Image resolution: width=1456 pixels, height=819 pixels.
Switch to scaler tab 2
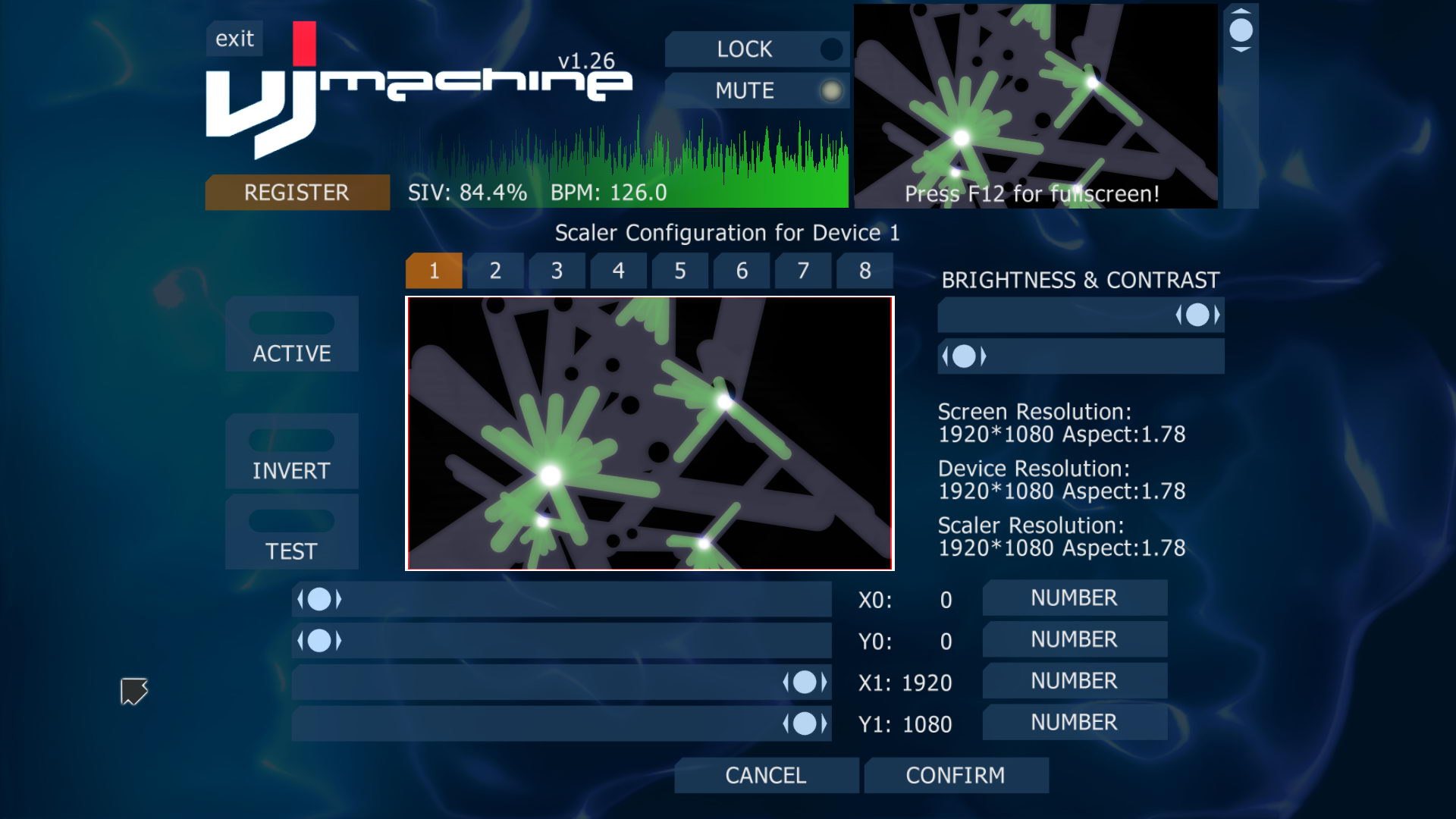coord(494,271)
